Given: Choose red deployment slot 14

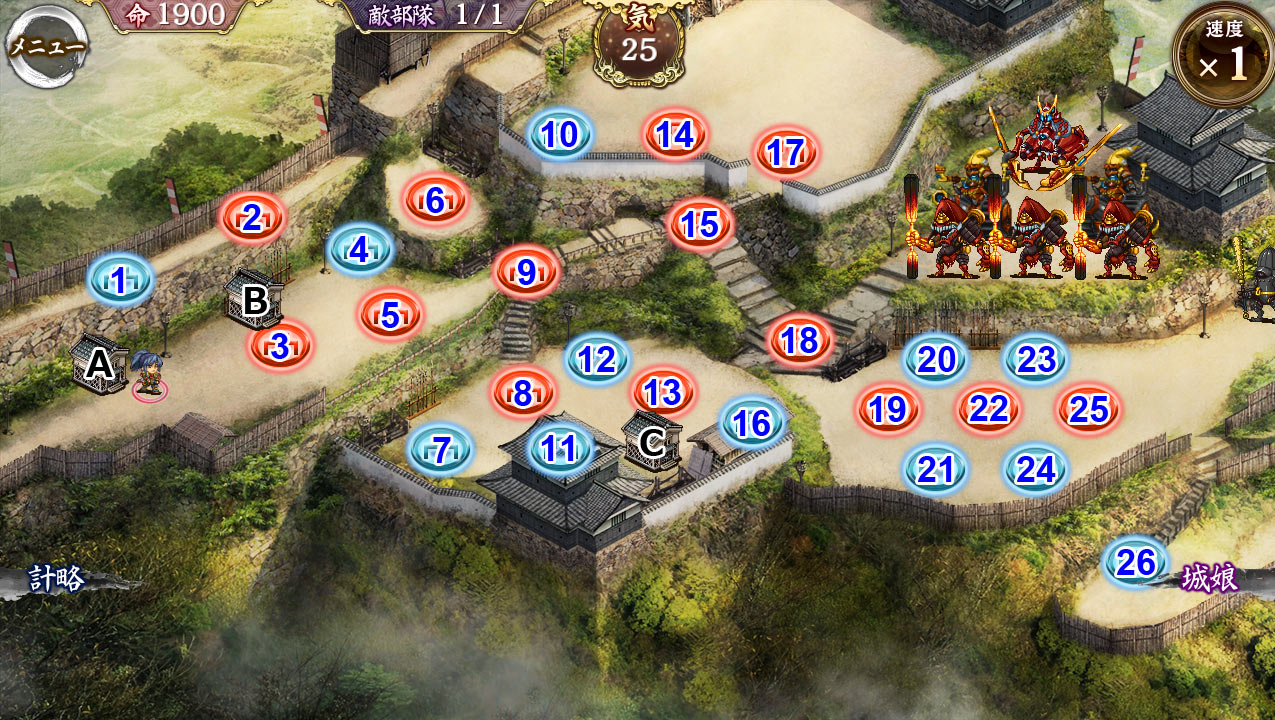Looking at the screenshot, I should (x=676, y=135).
